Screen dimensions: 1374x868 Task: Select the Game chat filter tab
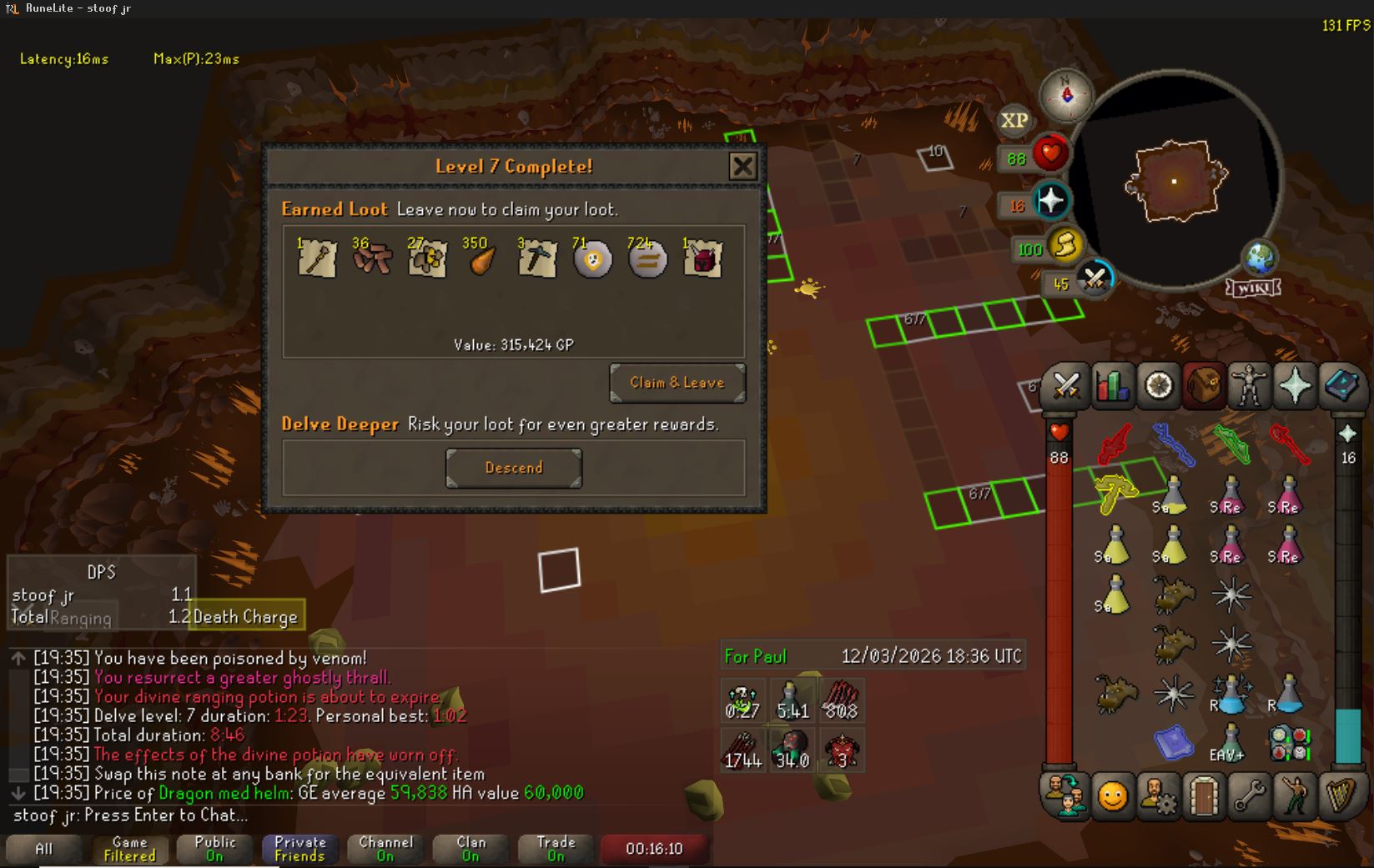pyautogui.click(x=129, y=849)
